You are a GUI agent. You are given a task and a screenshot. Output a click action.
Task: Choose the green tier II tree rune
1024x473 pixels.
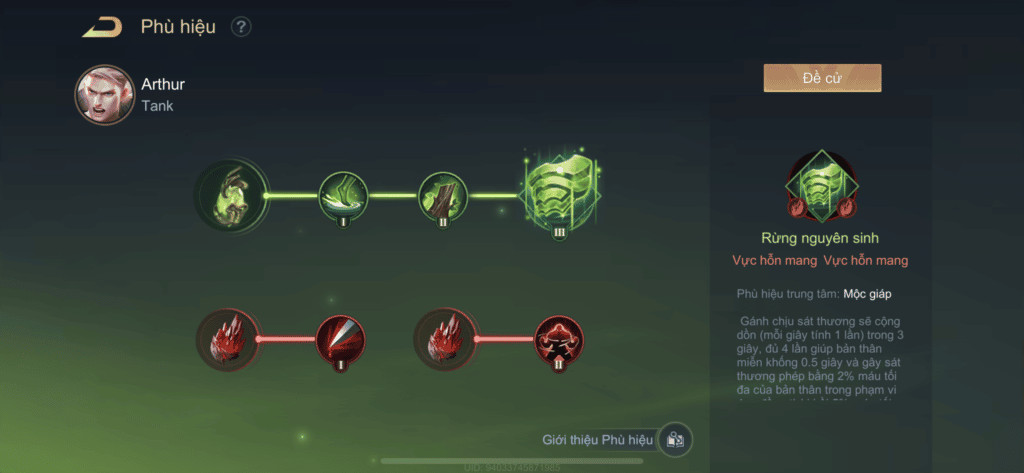coord(443,196)
